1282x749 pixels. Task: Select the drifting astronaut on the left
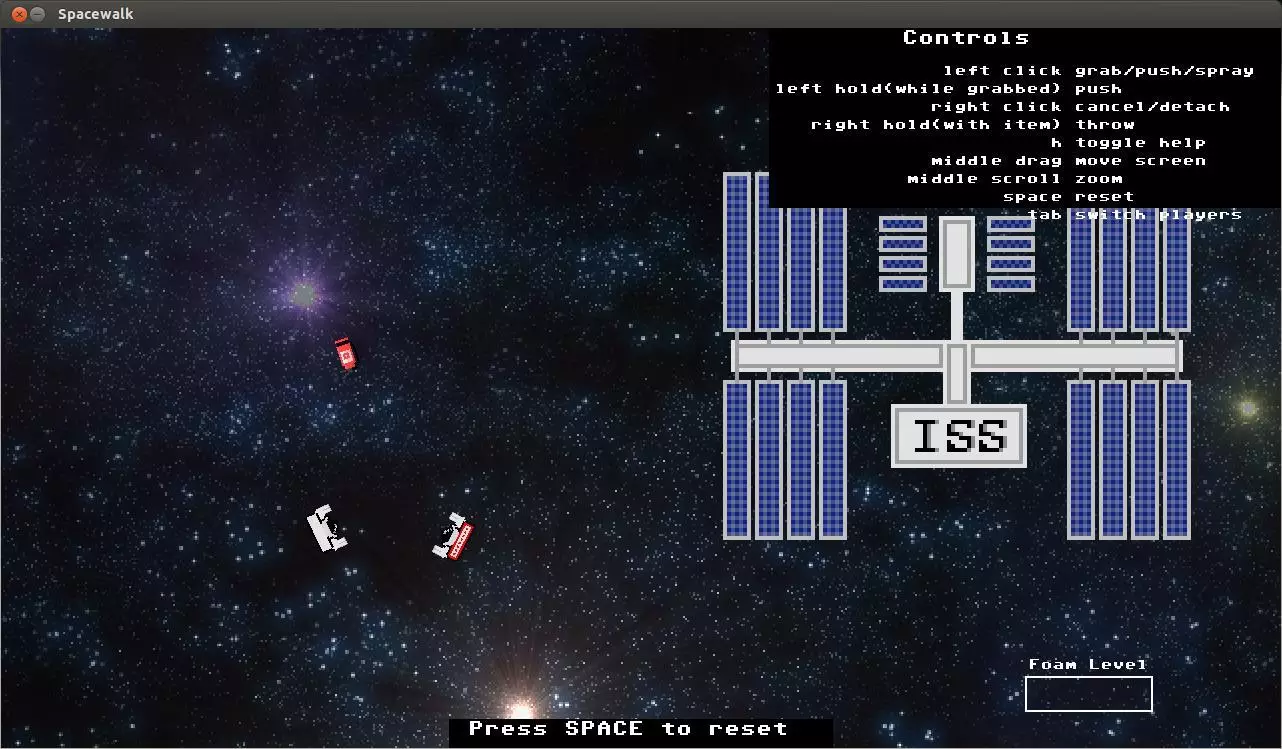tap(326, 530)
